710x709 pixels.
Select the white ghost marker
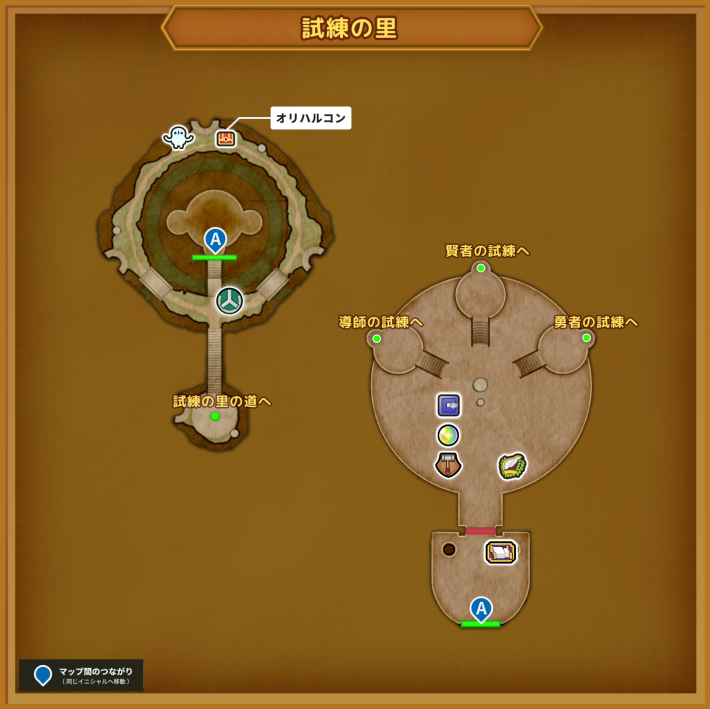click(178, 136)
